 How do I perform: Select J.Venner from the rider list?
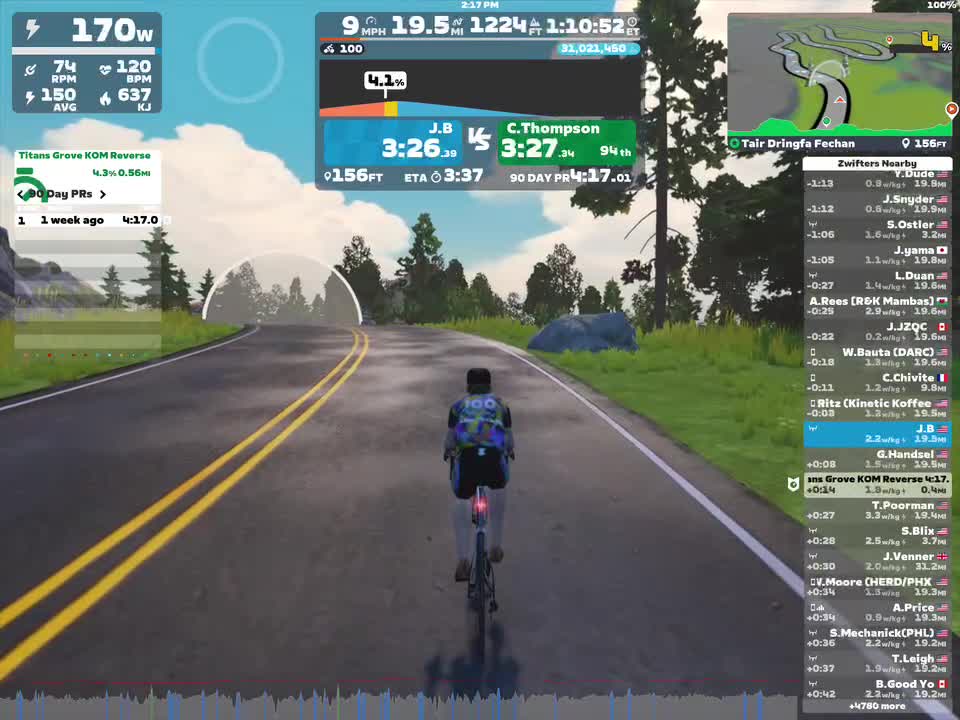(x=877, y=561)
